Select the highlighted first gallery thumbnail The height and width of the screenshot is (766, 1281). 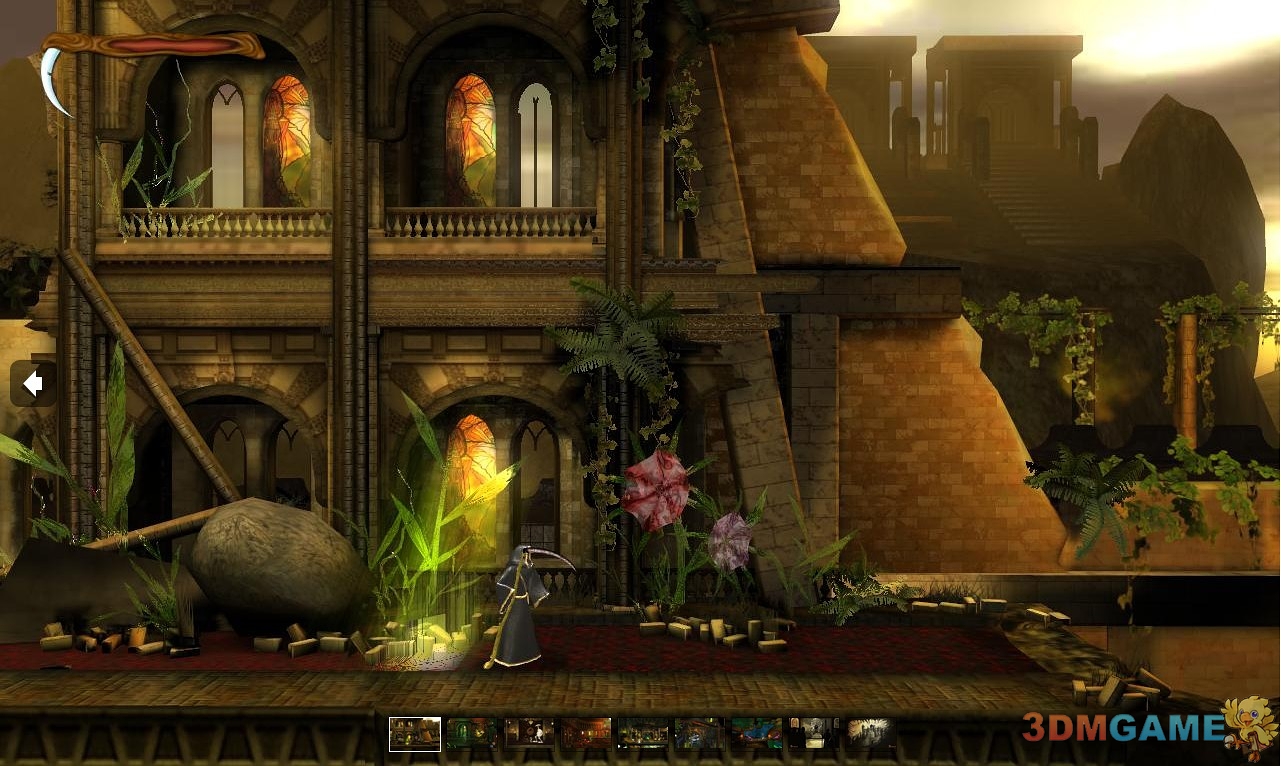pos(415,734)
